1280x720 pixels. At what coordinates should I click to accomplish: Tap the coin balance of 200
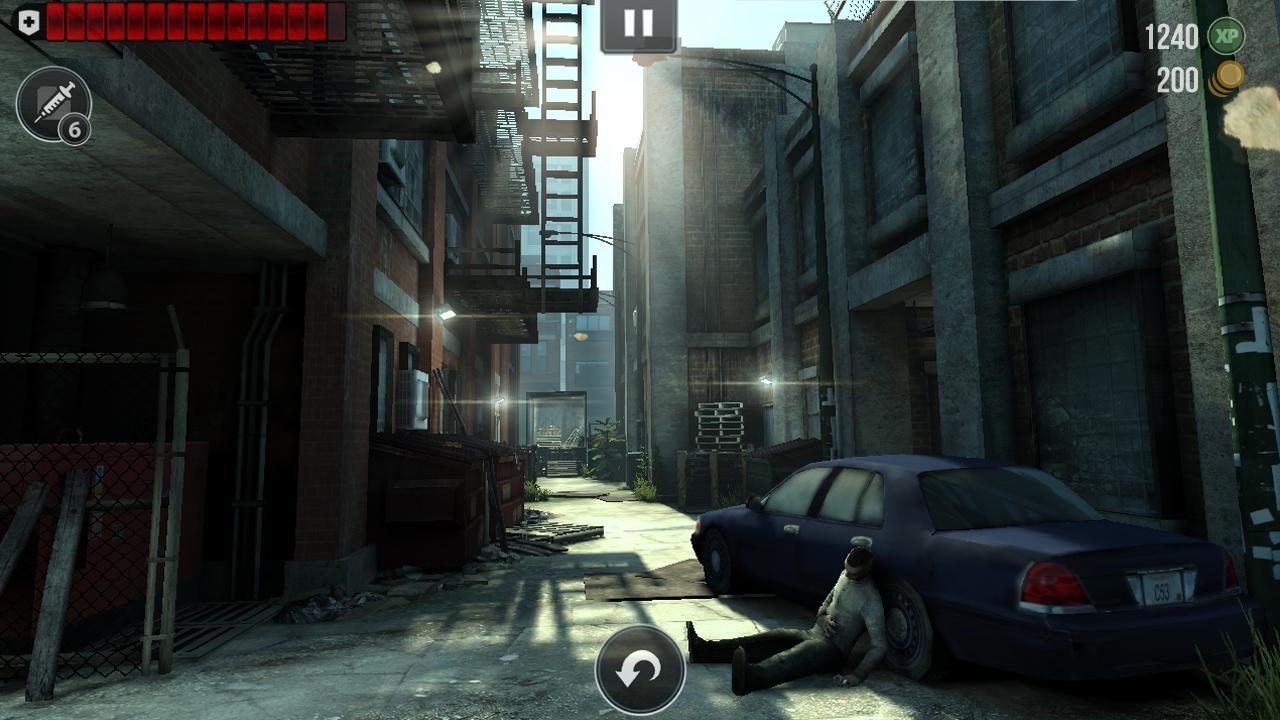point(1180,77)
